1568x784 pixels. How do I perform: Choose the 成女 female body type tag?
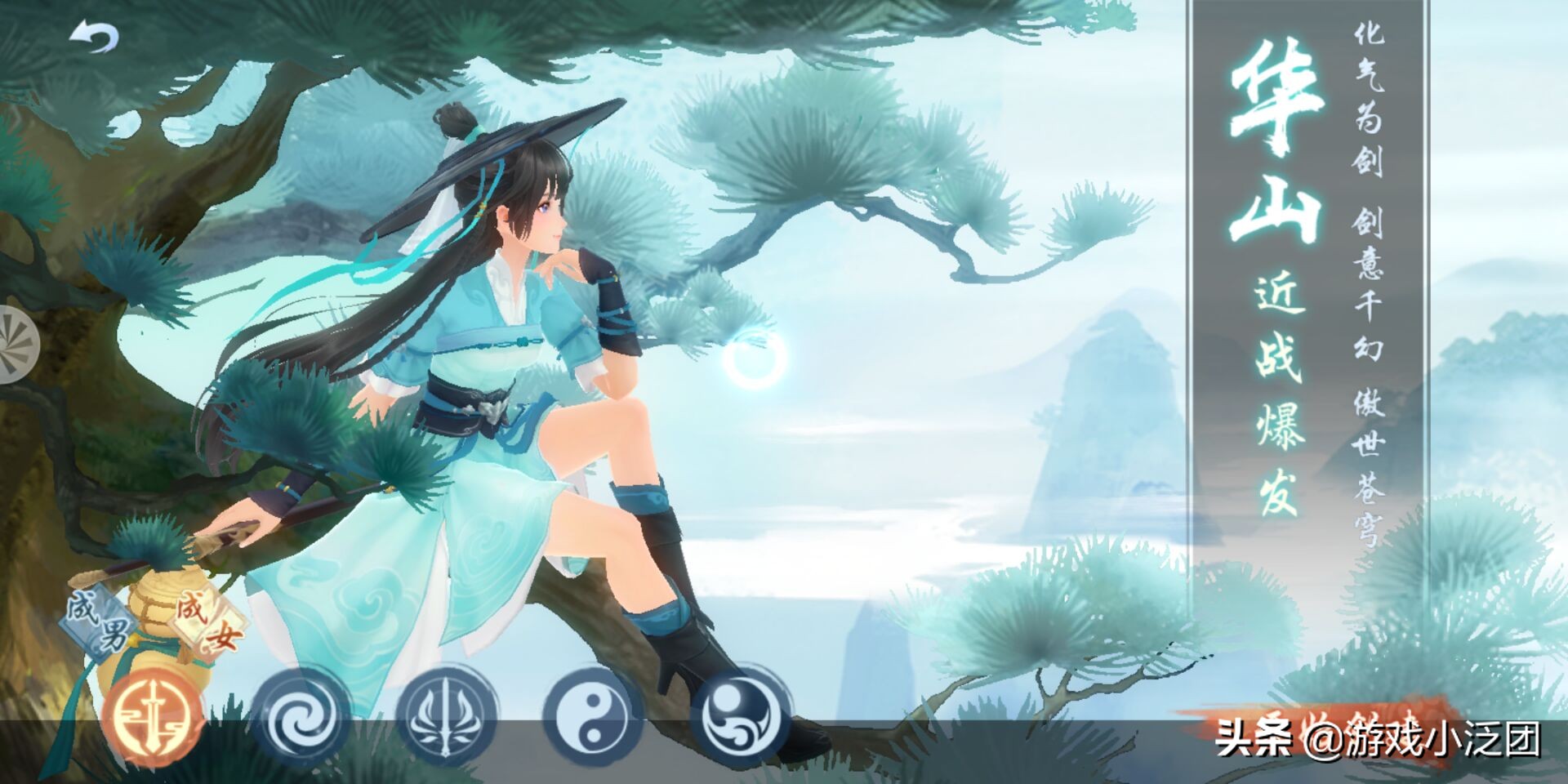pos(206,622)
